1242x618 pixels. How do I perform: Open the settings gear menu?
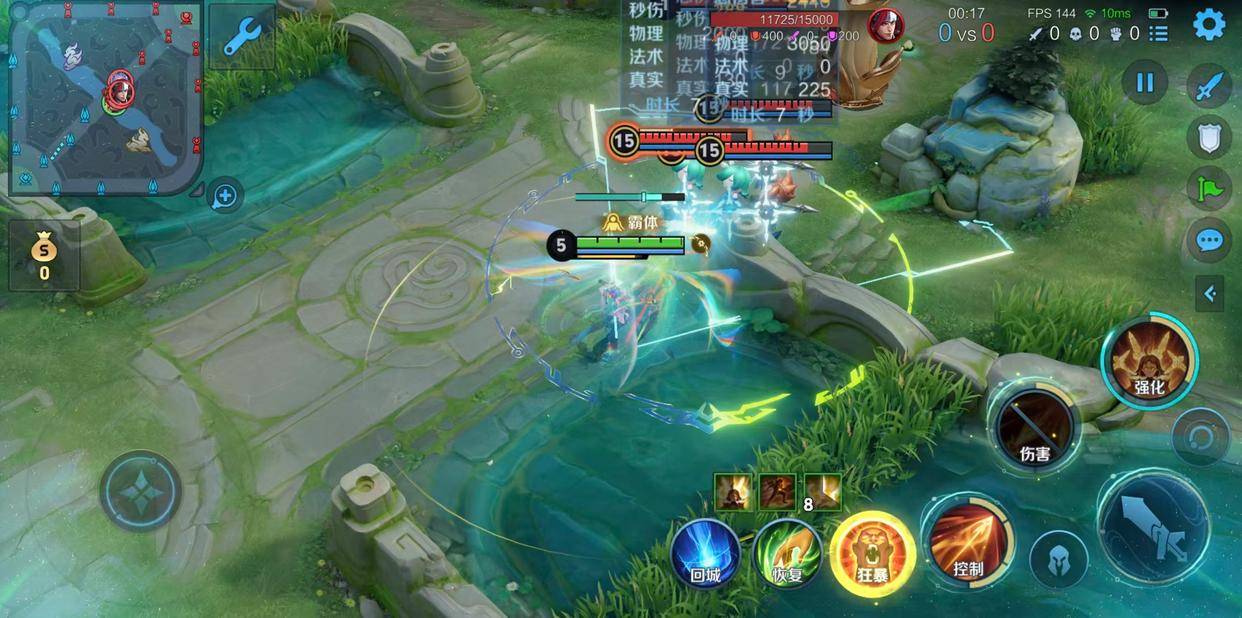pyautogui.click(x=1209, y=24)
